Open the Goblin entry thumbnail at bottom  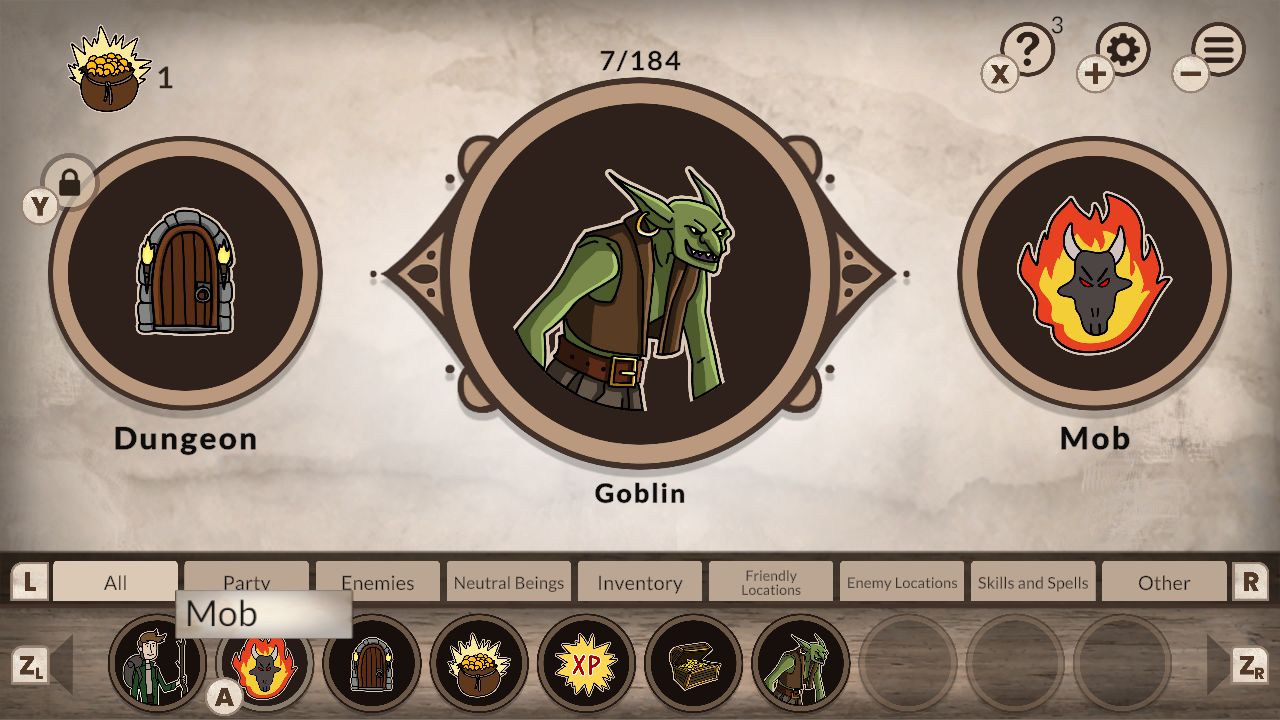click(x=800, y=663)
